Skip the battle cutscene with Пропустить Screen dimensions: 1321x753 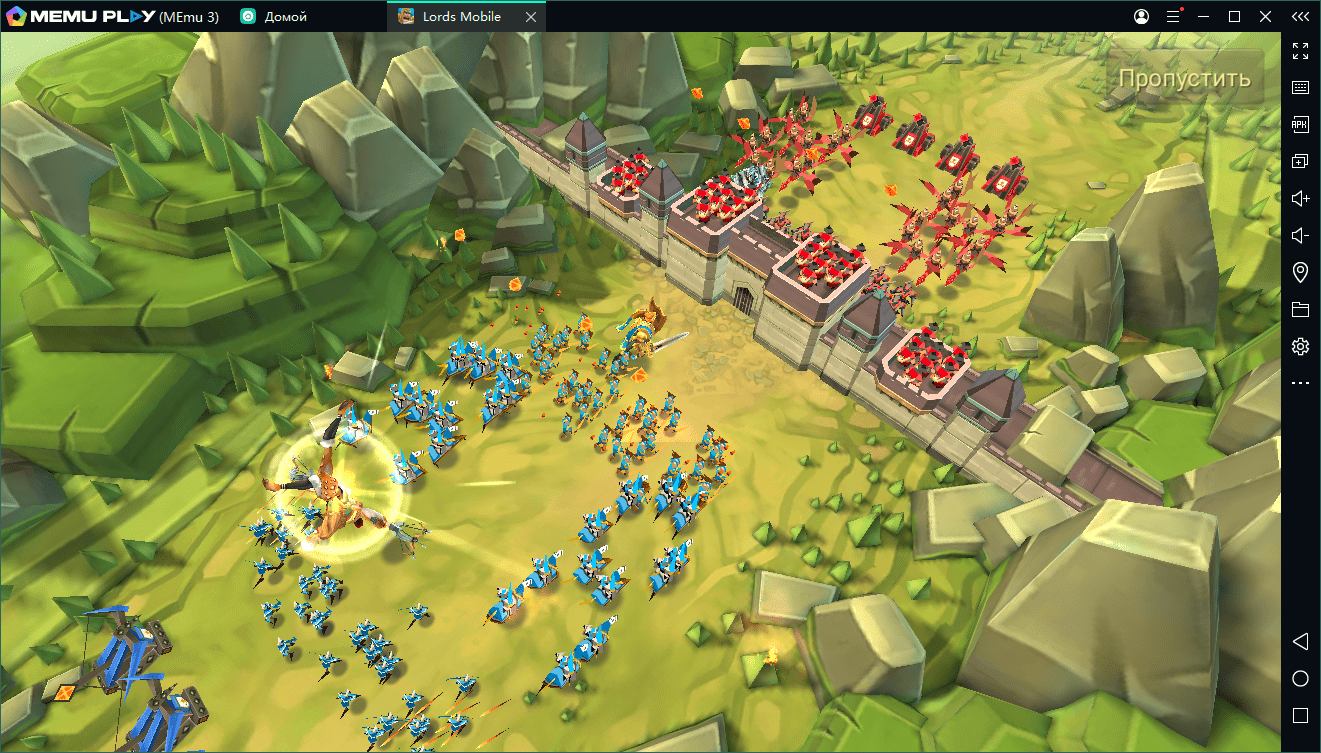tap(1184, 79)
